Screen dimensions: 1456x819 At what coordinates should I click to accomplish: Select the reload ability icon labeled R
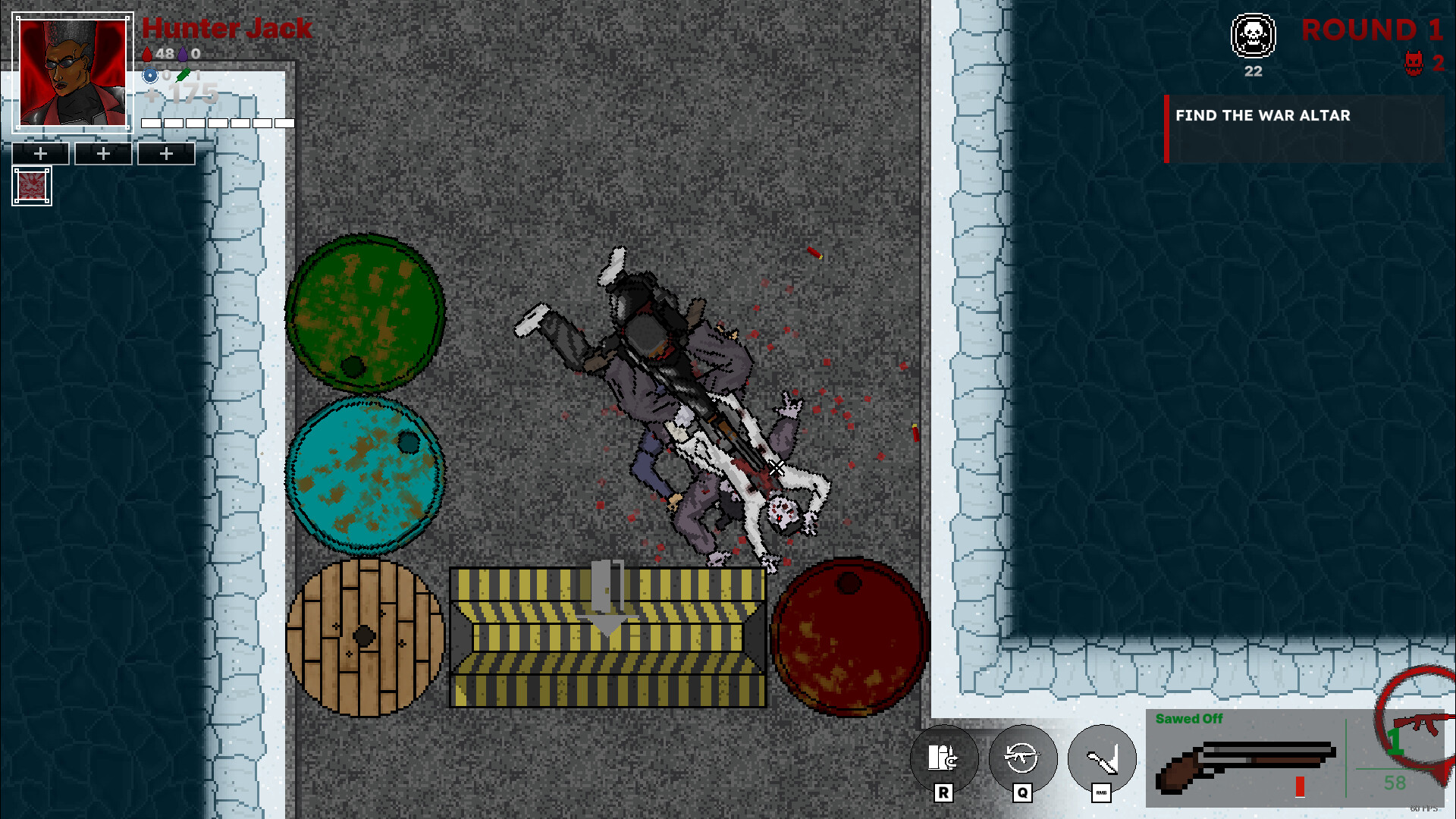tap(943, 758)
